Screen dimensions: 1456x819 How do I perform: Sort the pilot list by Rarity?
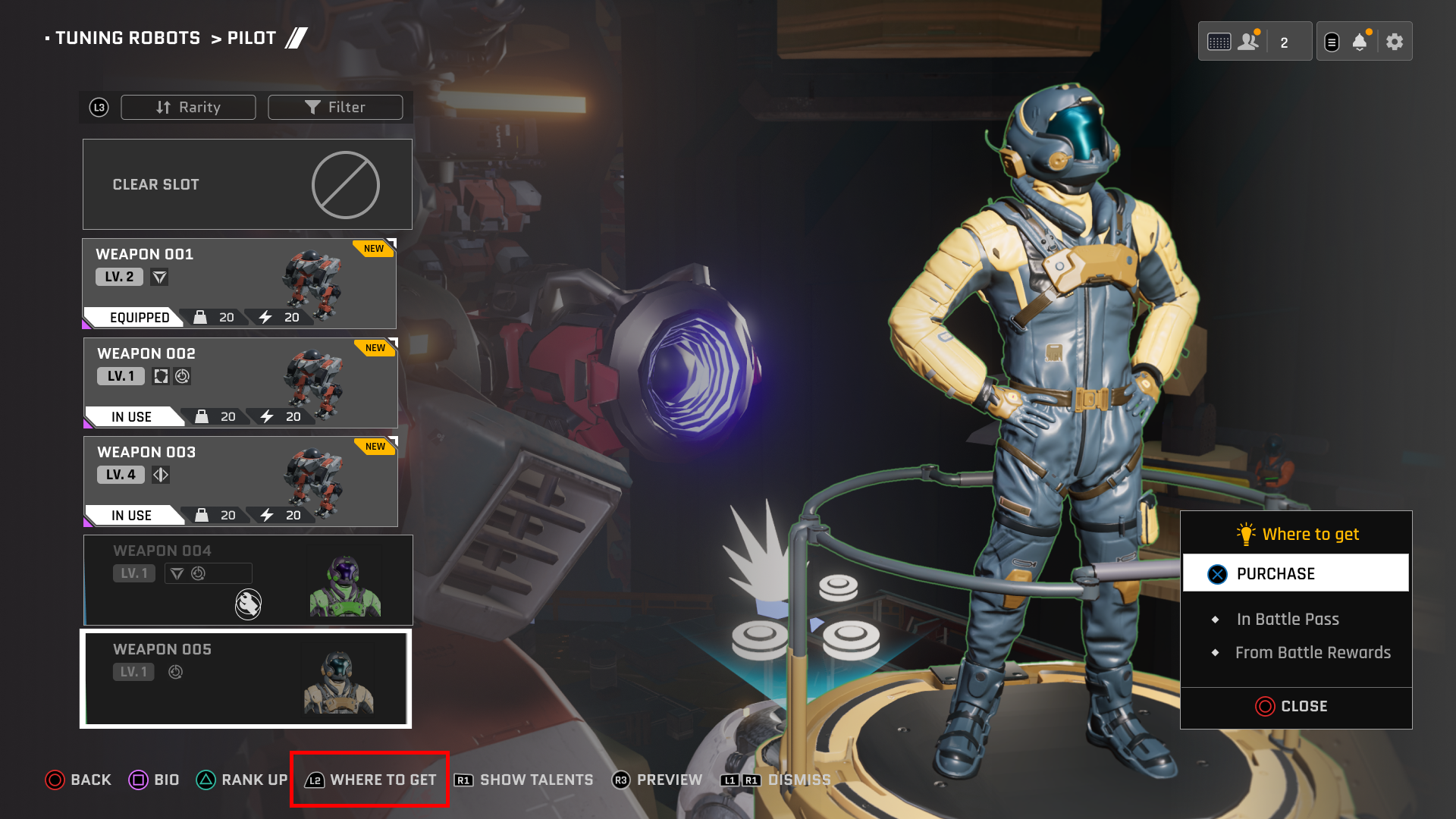click(188, 108)
